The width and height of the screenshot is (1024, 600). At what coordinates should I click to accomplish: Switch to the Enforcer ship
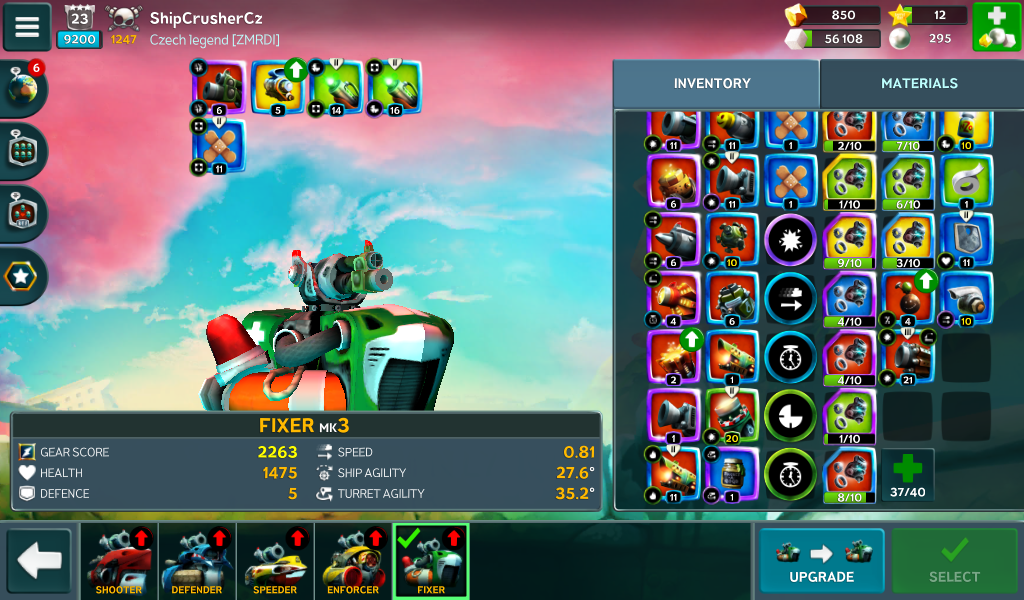click(x=353, y=561)
